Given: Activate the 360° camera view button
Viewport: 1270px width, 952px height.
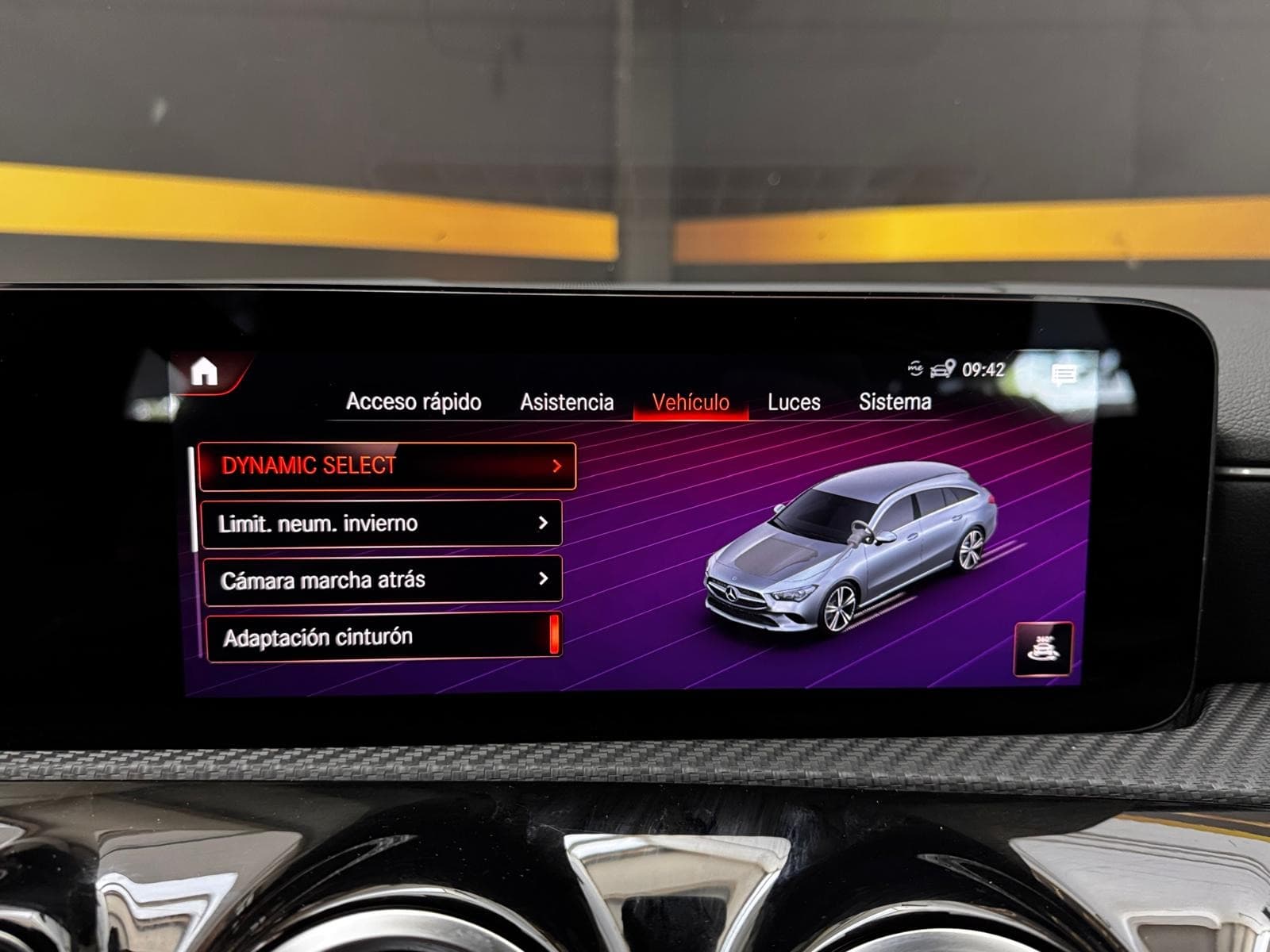Looking at the screenshot, I should coord(1043,649).
